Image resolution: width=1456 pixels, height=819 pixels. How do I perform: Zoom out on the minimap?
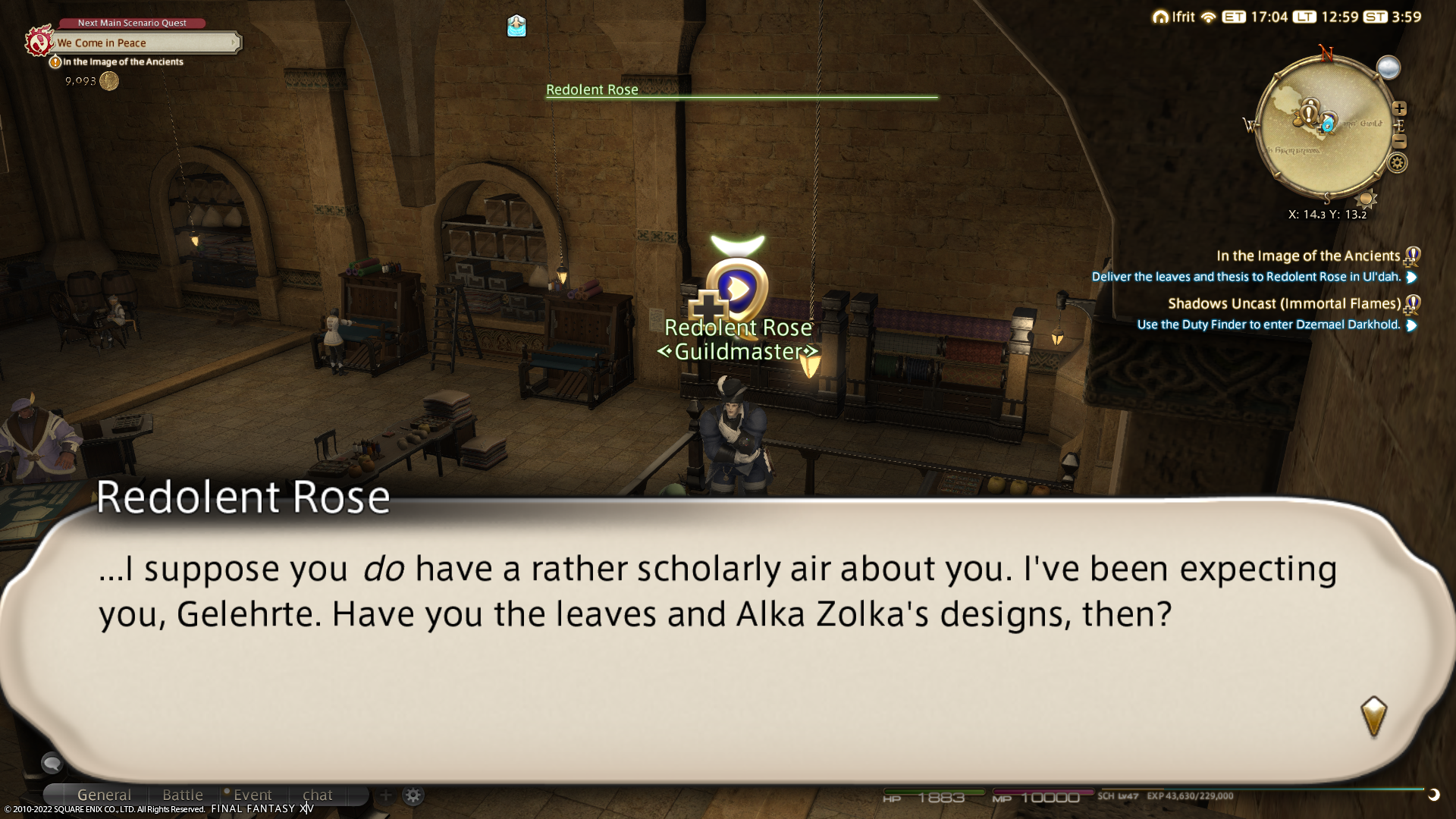(x=1400, y=142)
